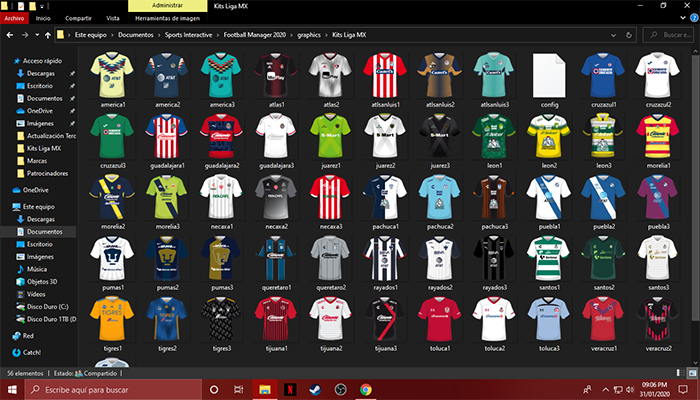Image resolution: width=700 pixels, height=400 pixels.
Task: Open OneDrive in the sidebar
Action: (35, 189)
